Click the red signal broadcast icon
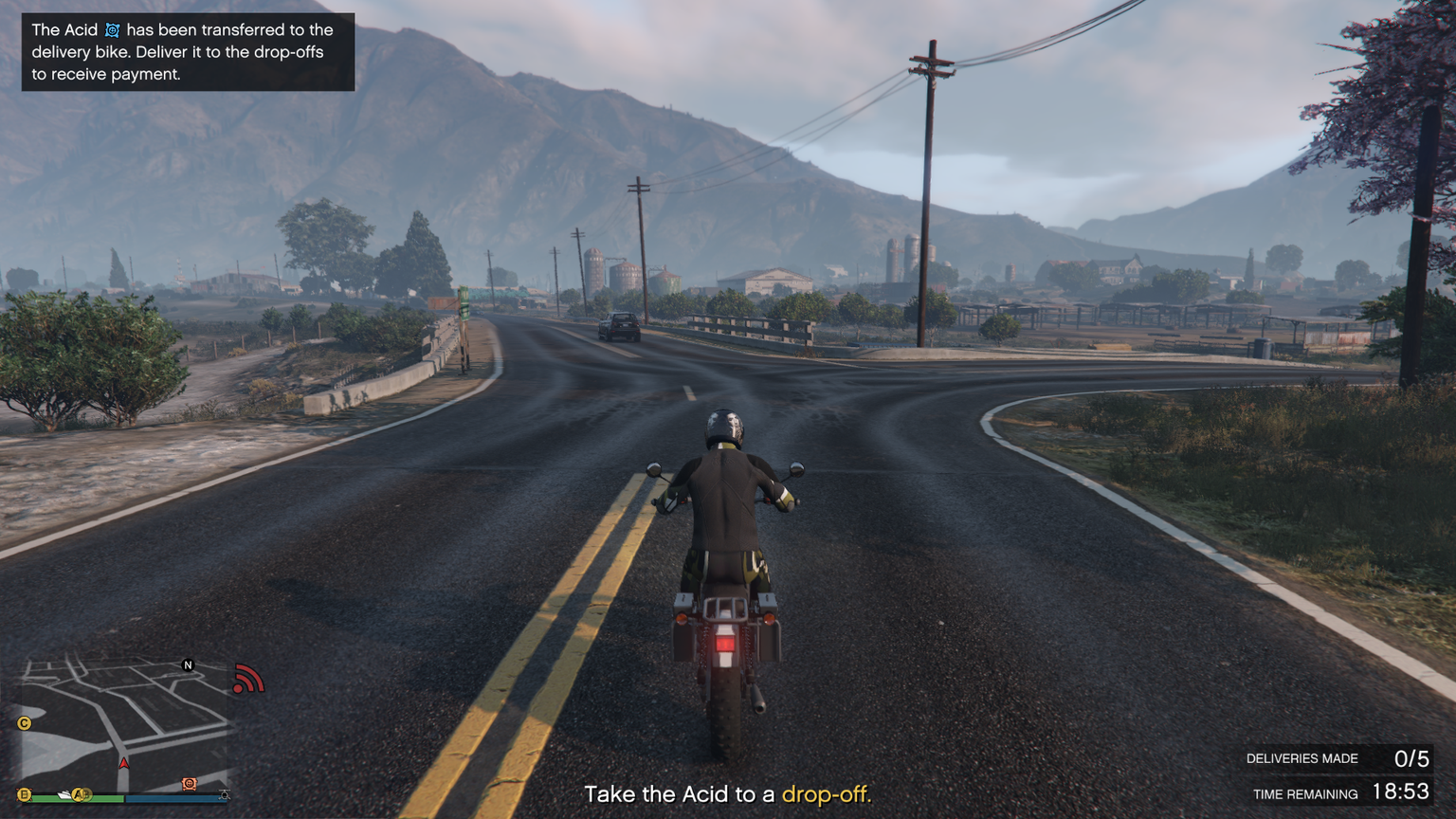 (x=247, y=680)
